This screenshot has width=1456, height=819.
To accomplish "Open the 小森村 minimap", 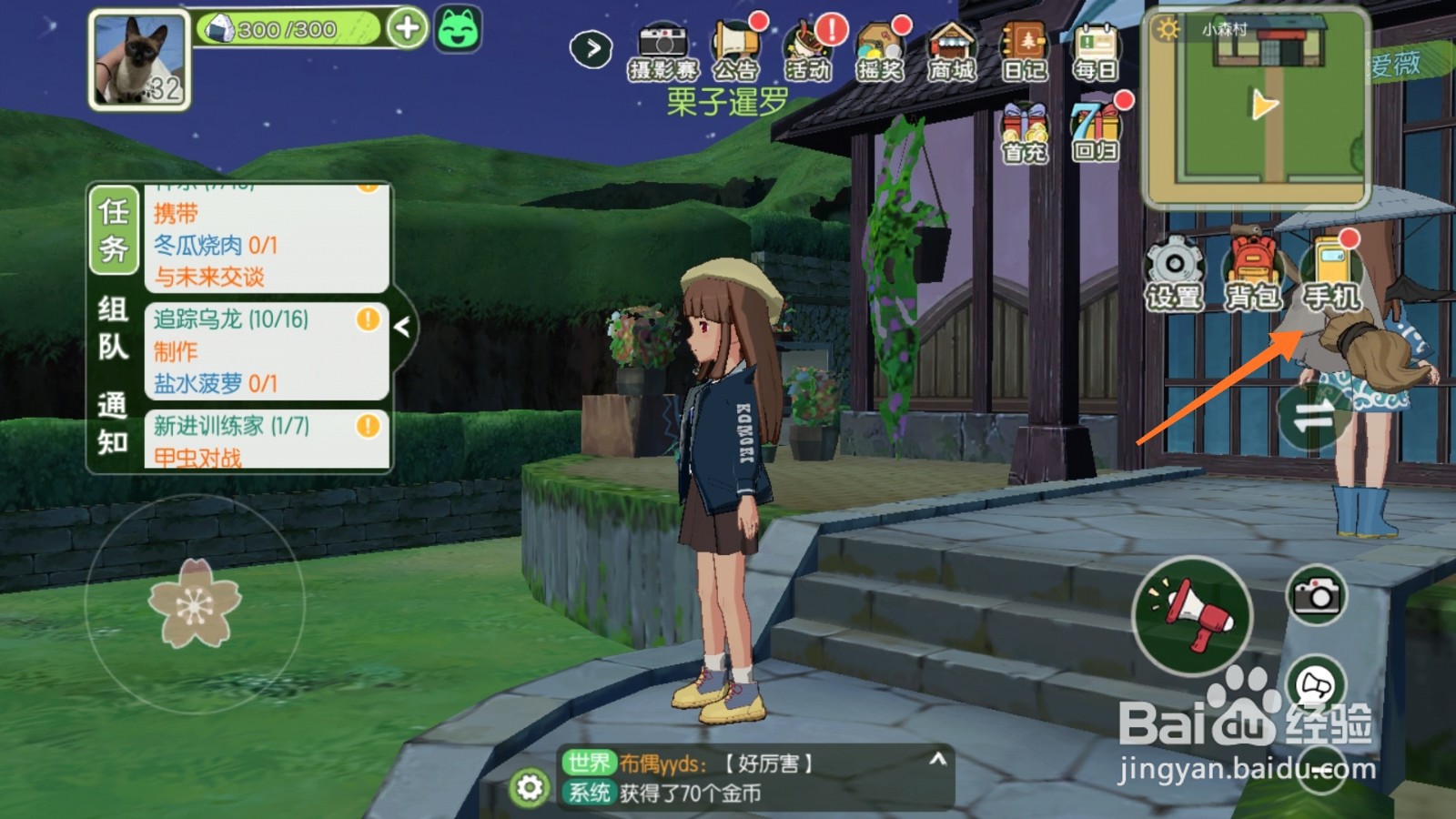I will [x=1256, y=107].
